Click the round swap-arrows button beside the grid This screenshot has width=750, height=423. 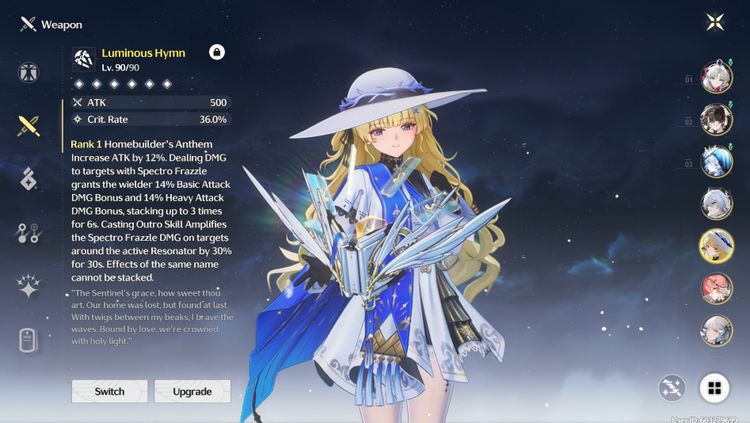672,389
